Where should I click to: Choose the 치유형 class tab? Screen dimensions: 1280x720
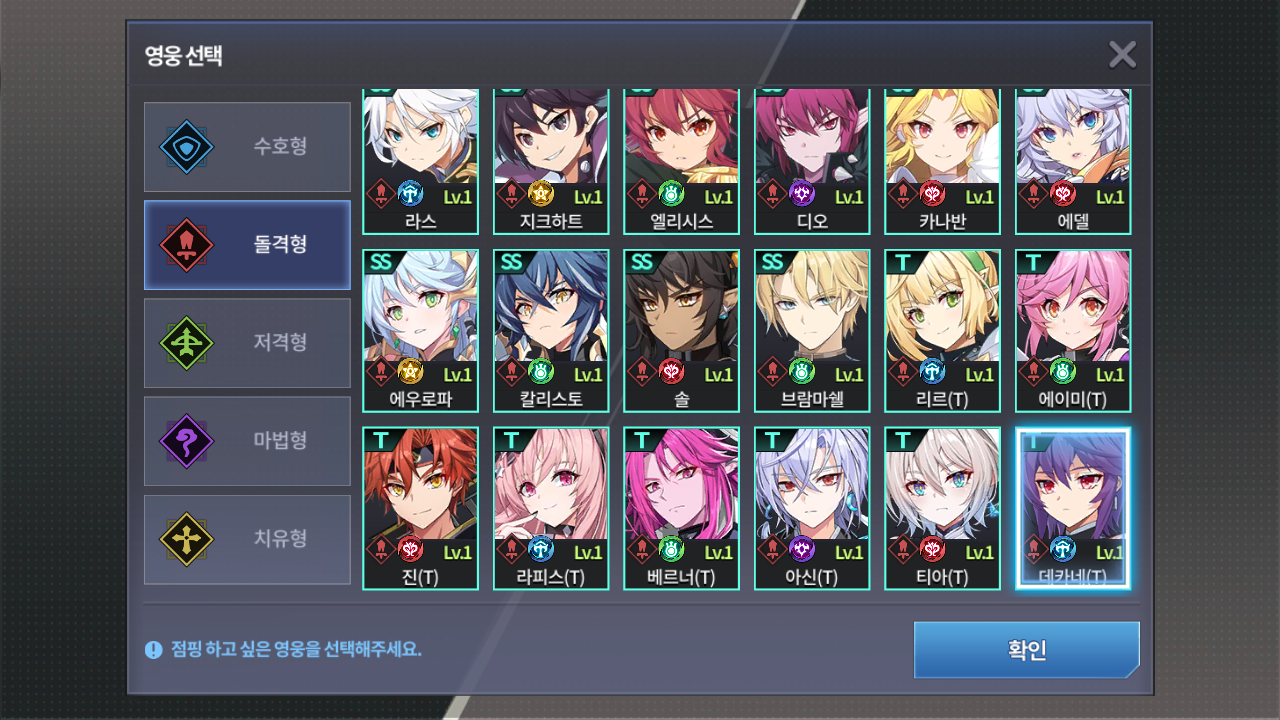click(247, 539)
